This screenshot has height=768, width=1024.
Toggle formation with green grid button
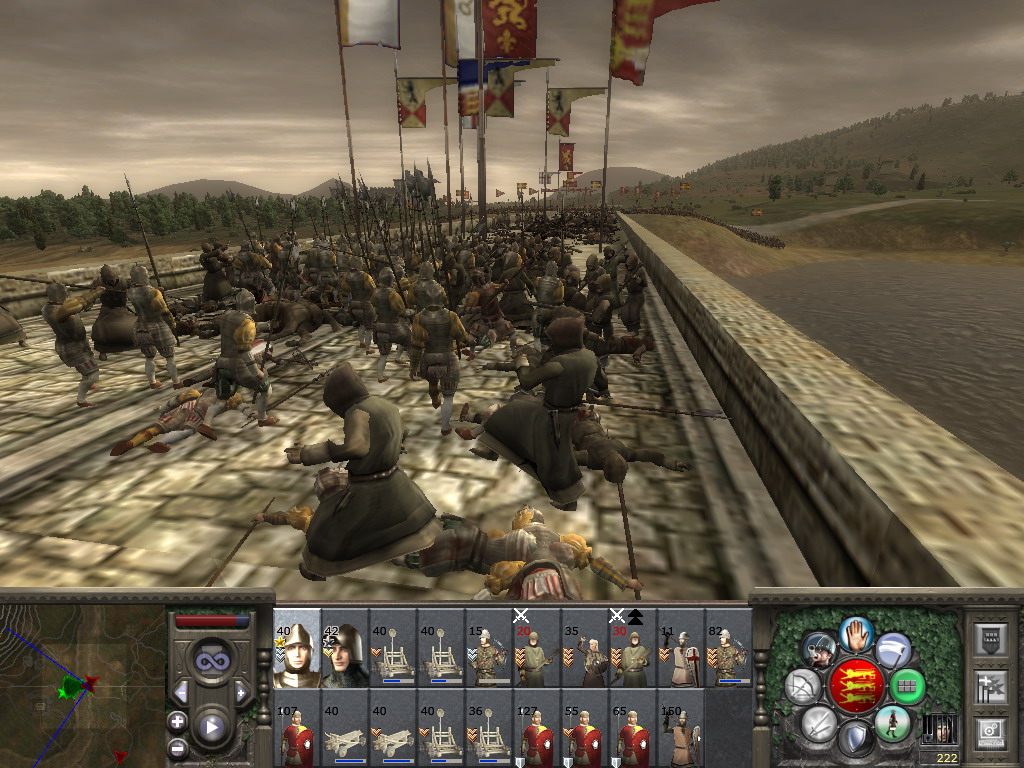pos(907,686)
